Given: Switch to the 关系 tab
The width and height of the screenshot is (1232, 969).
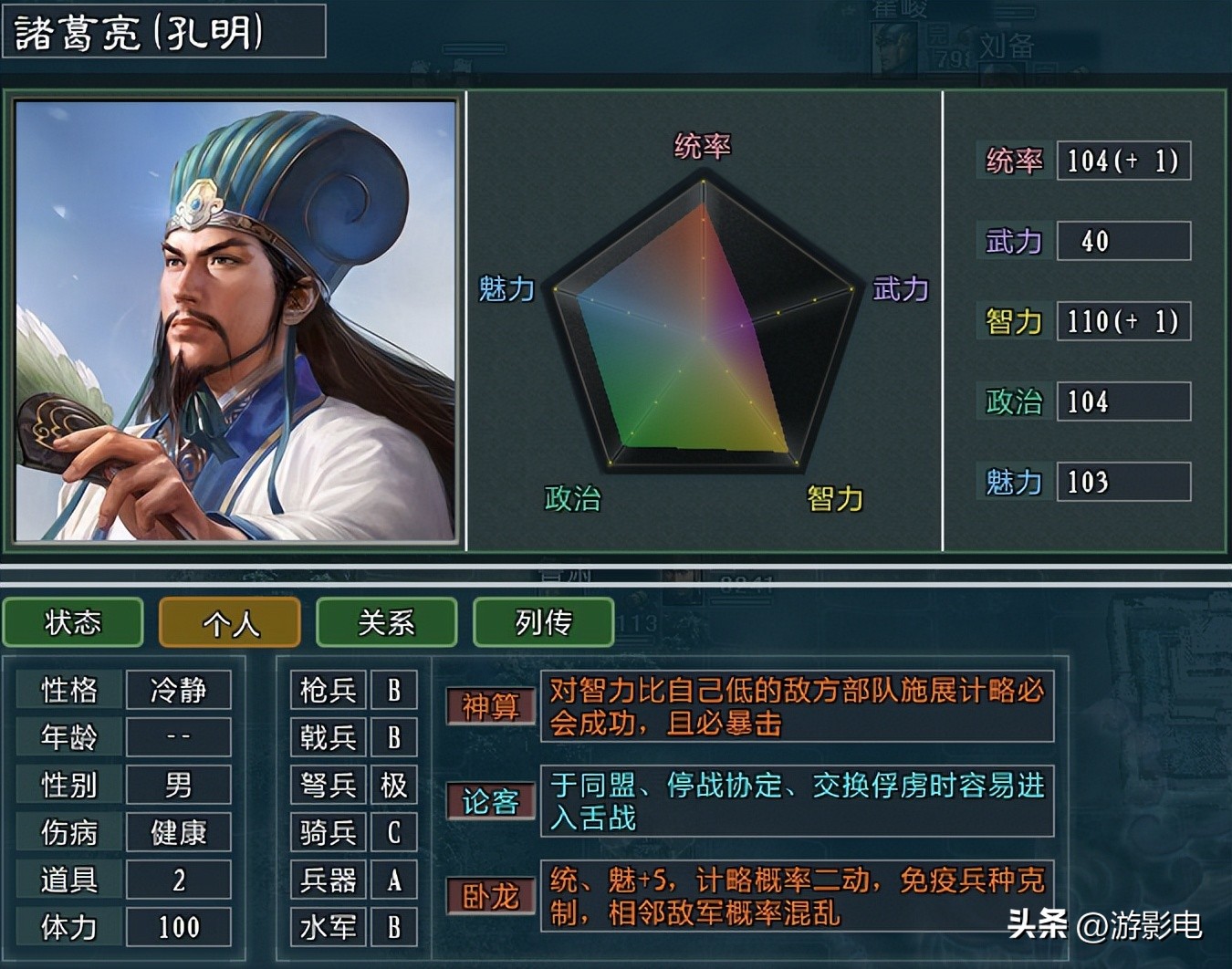Looking at the screenshot, I should click(x=386, y=622).
